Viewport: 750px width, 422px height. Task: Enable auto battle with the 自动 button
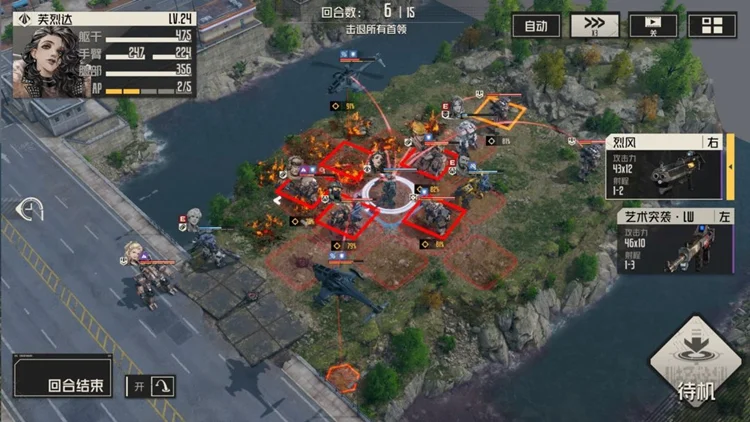536,25
